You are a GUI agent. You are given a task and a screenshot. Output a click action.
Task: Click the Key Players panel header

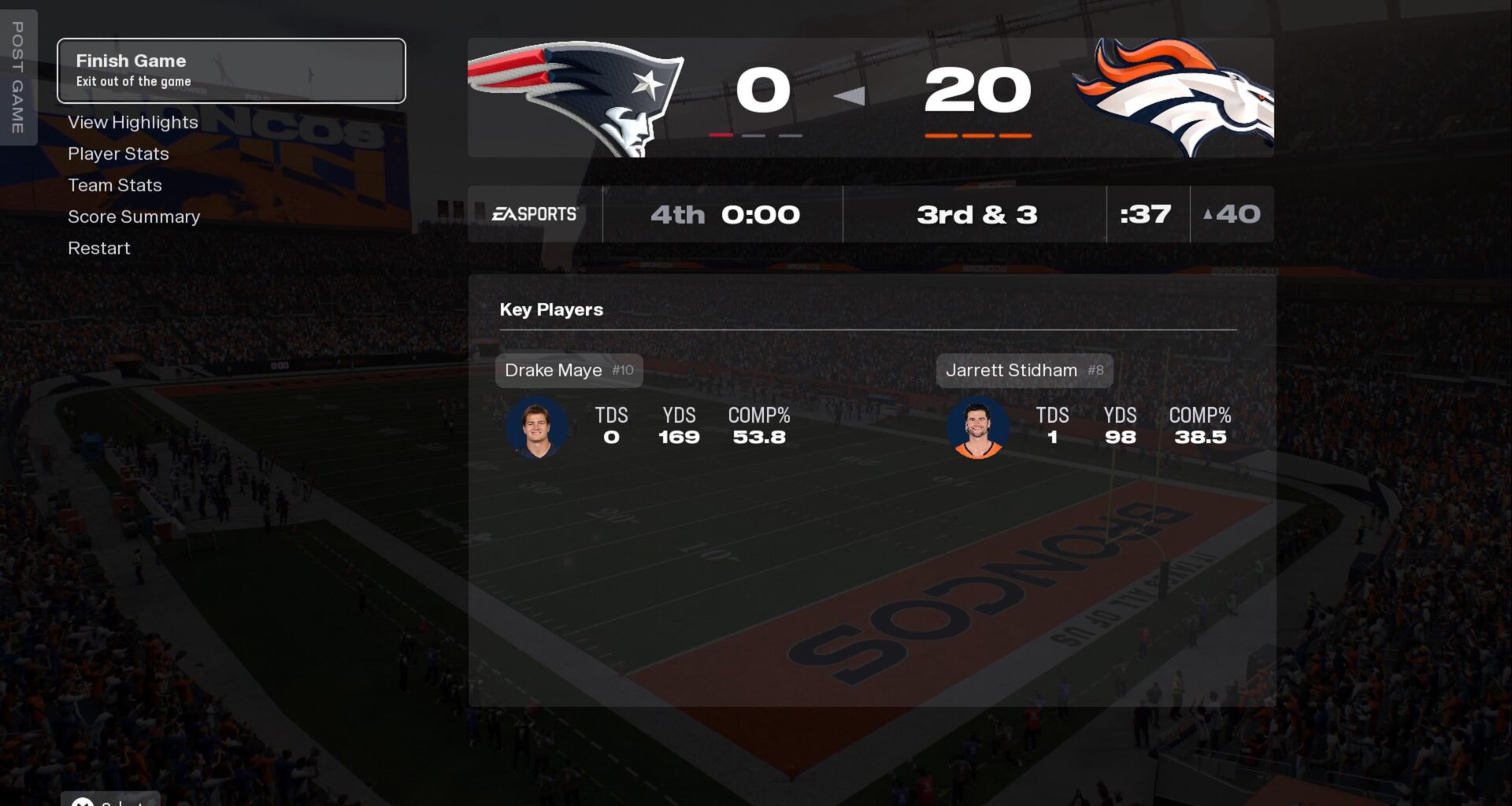tap(551, 309)
